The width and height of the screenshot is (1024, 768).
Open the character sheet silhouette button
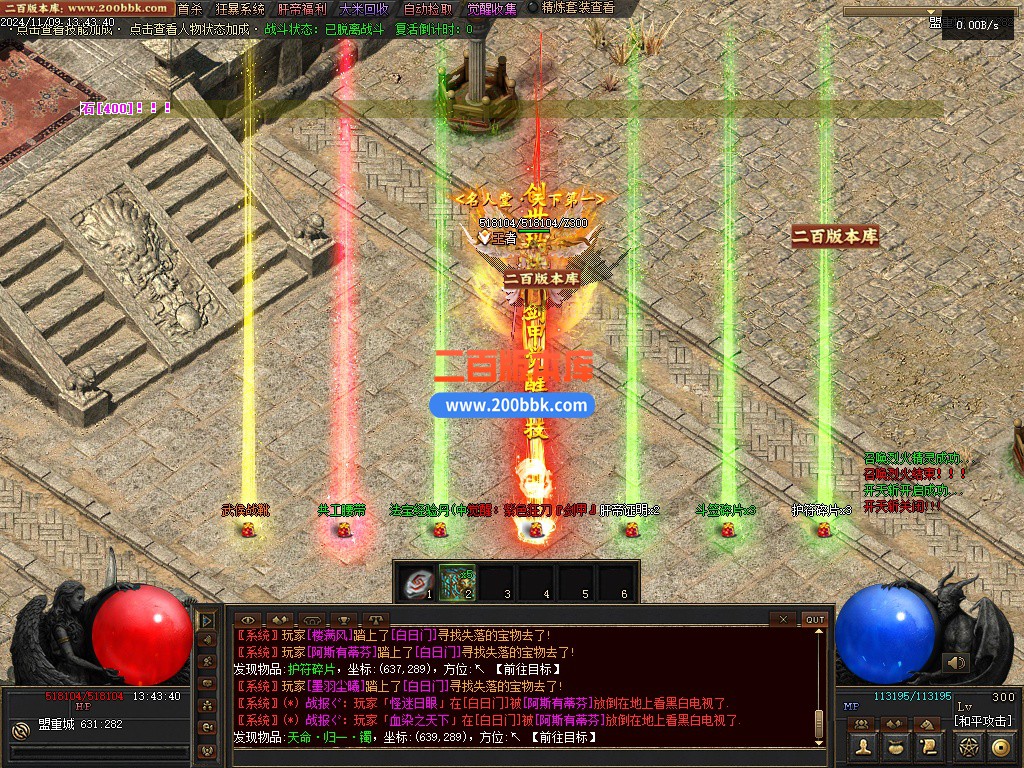click(863, 746)
